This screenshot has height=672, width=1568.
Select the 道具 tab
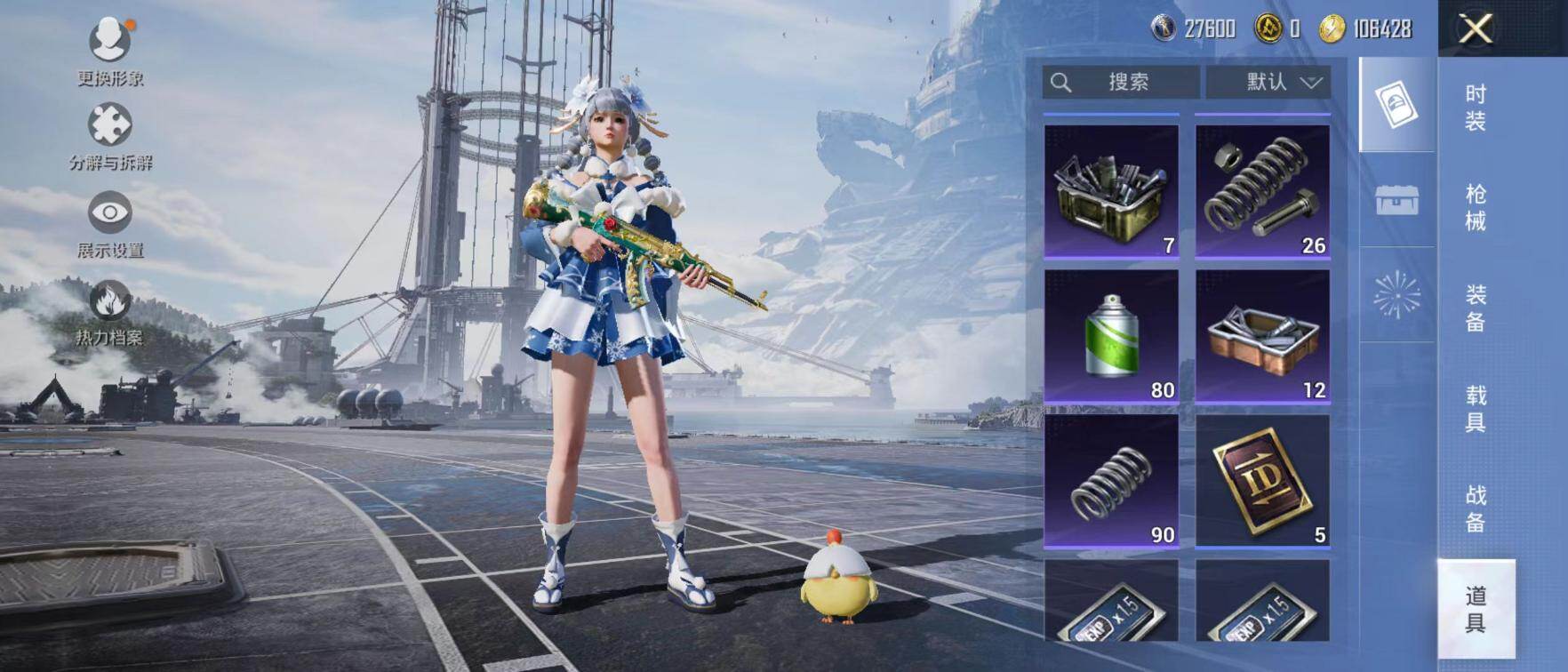point(1476,609)
